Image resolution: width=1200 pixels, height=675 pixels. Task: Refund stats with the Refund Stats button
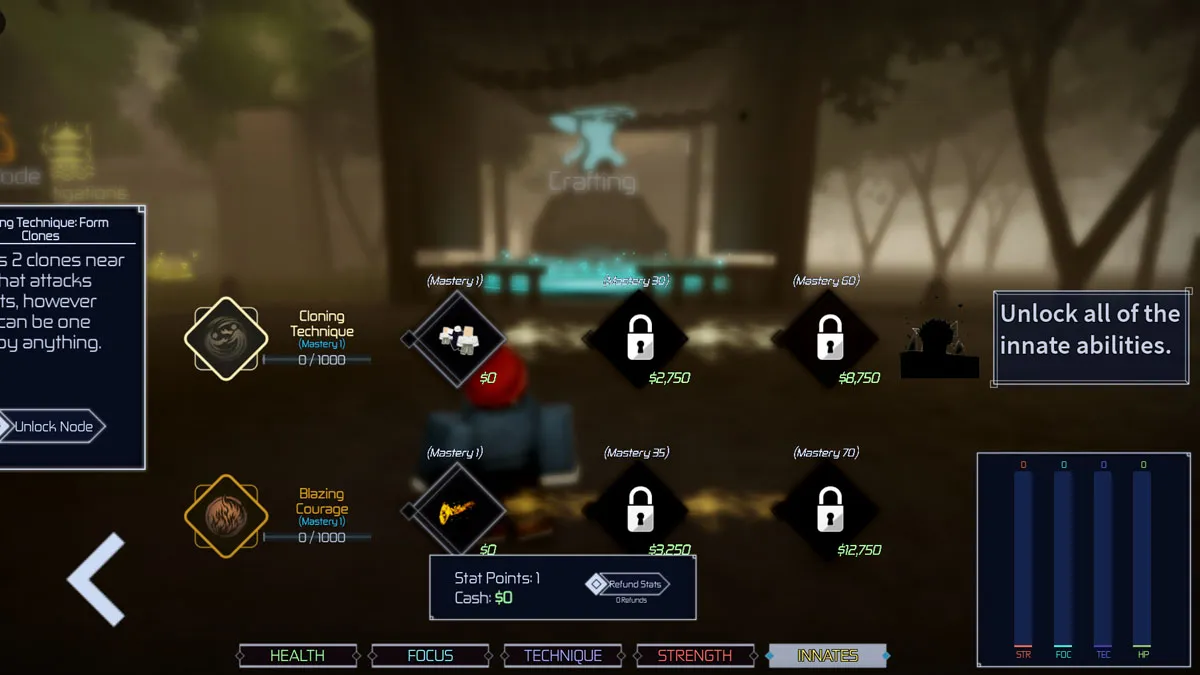(x=630, y=584)
